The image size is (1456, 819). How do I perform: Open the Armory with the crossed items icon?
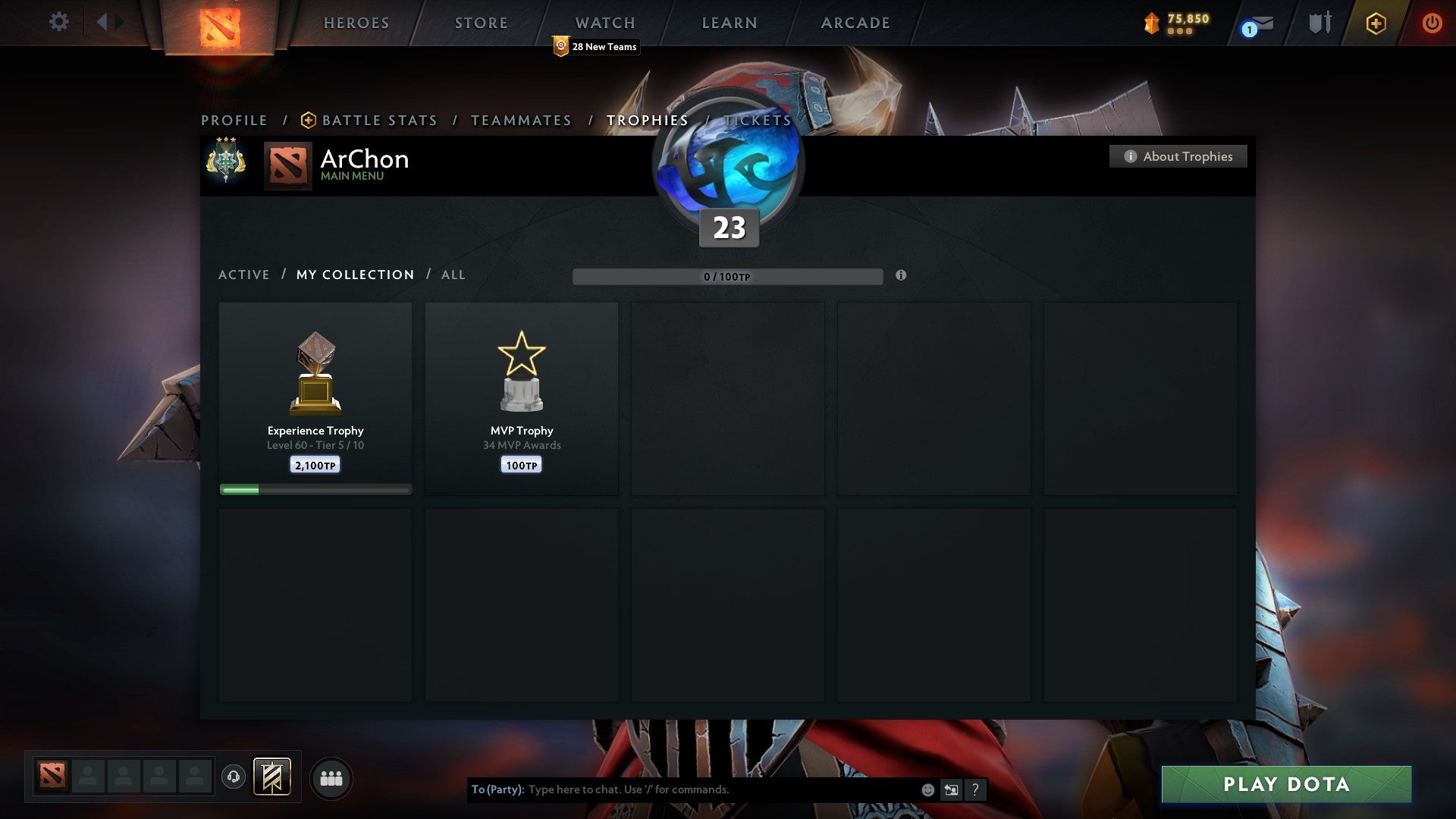(1320, 22)
